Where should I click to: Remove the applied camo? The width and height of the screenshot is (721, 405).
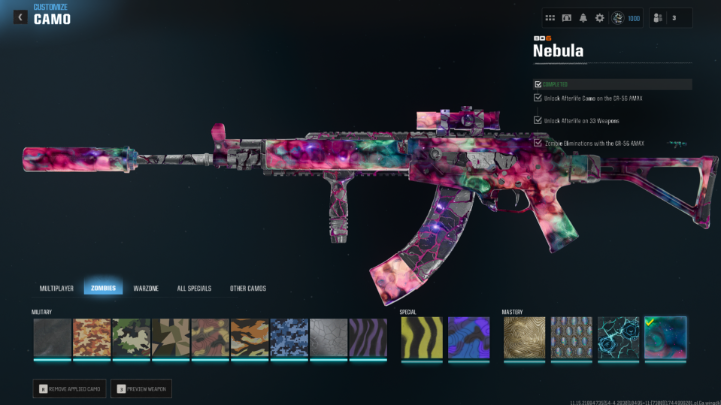67,388
